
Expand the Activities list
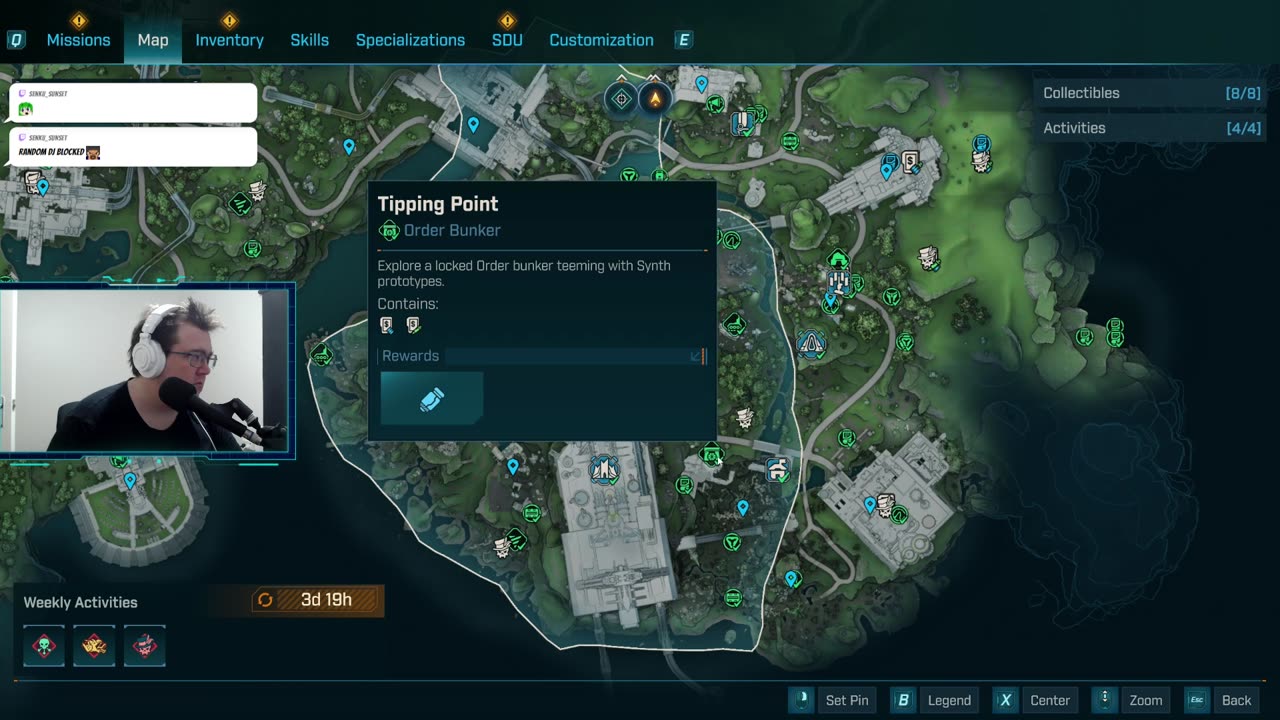pos(1150,128)
